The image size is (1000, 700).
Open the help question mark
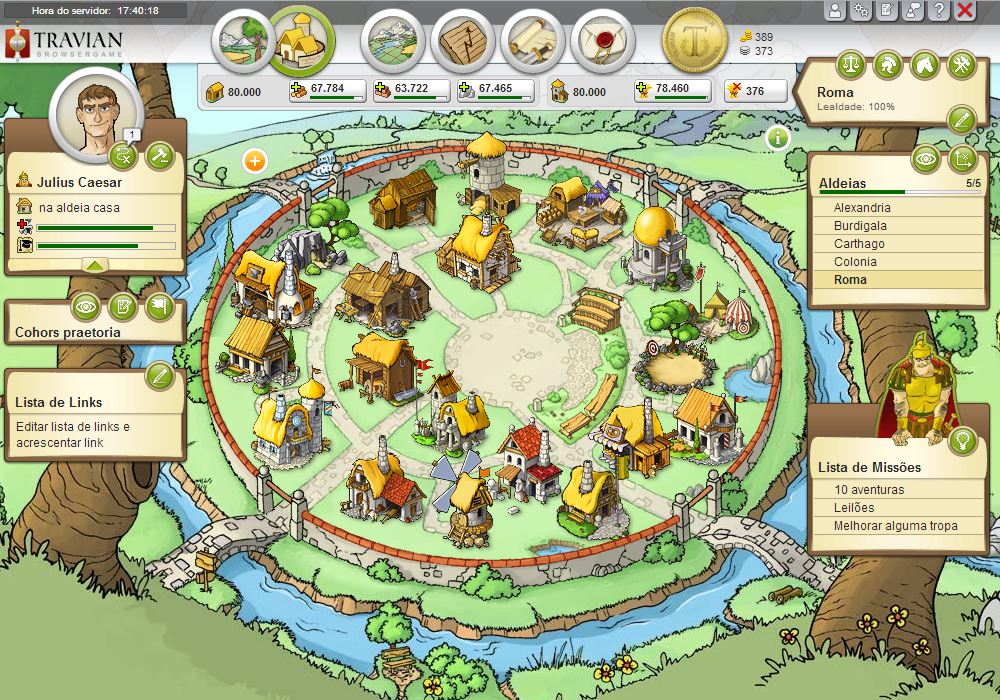coord(938,11)
